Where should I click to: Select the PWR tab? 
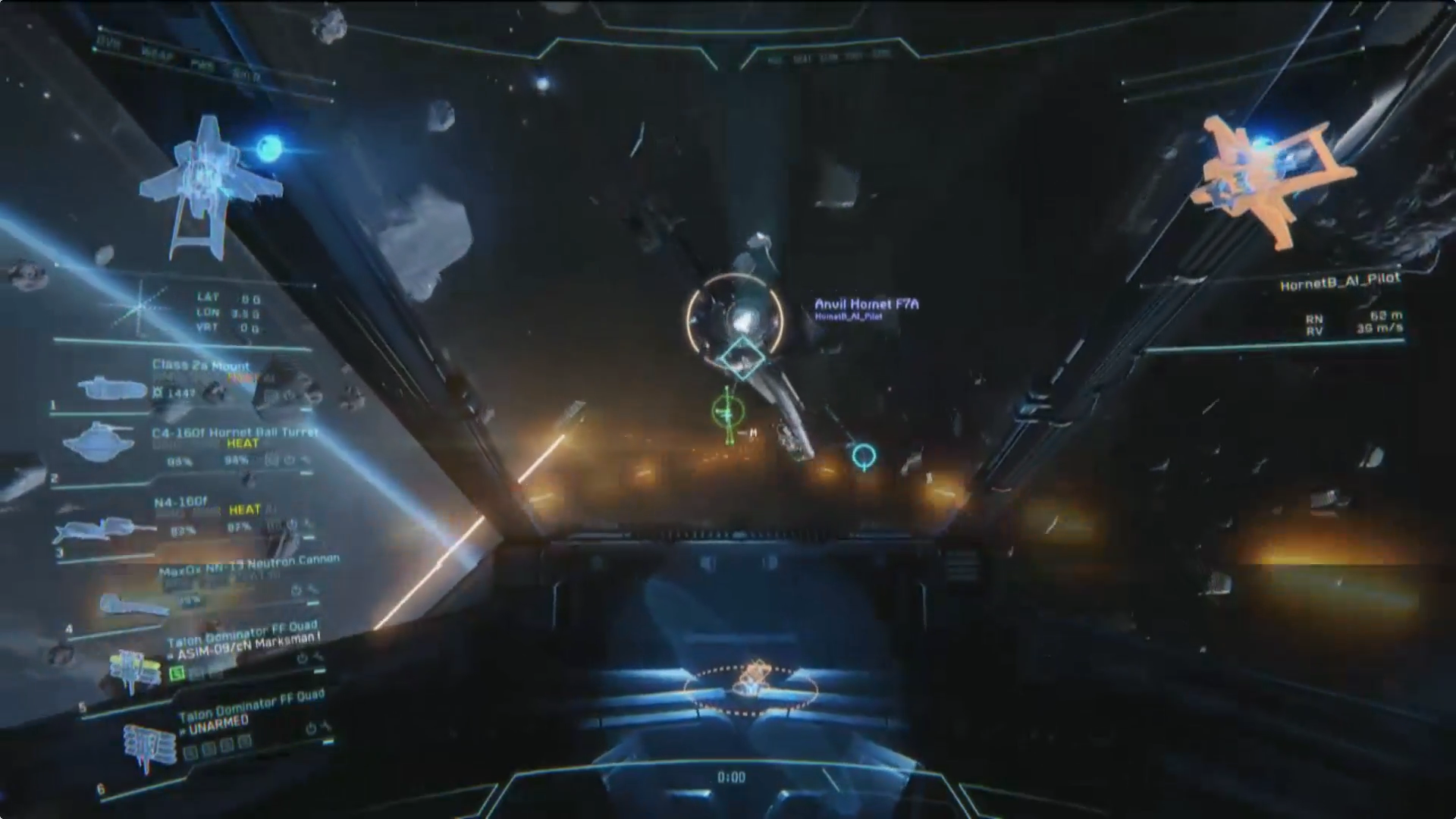click(x=202, y=66)
